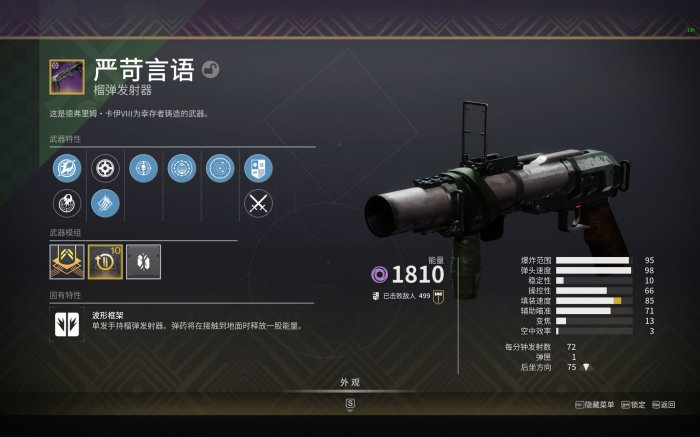Select the concentric rings perk icon

tap(220, 167)
